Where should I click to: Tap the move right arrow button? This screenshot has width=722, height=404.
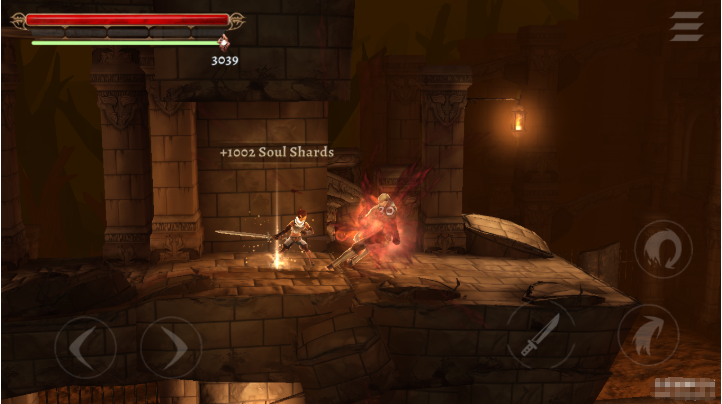point(171,348)
